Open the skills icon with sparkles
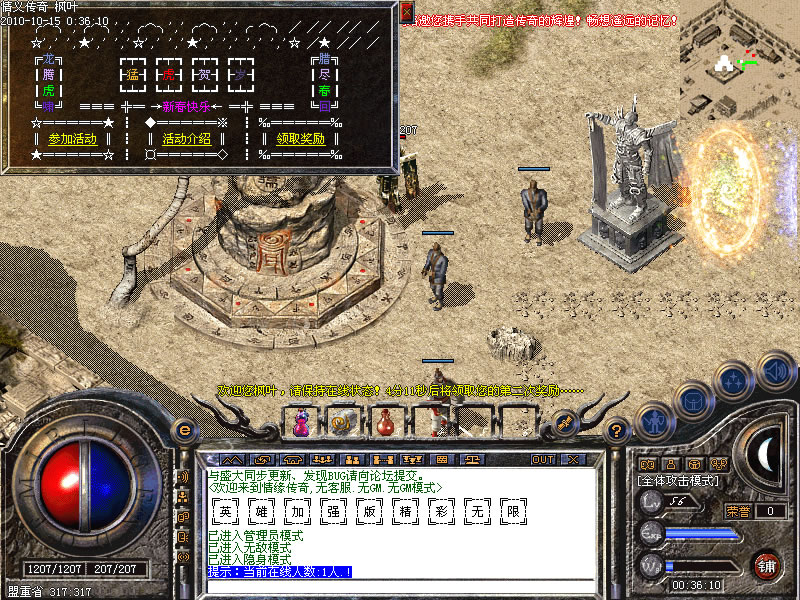Screen dimensions: 800x600 coord(733,381)
